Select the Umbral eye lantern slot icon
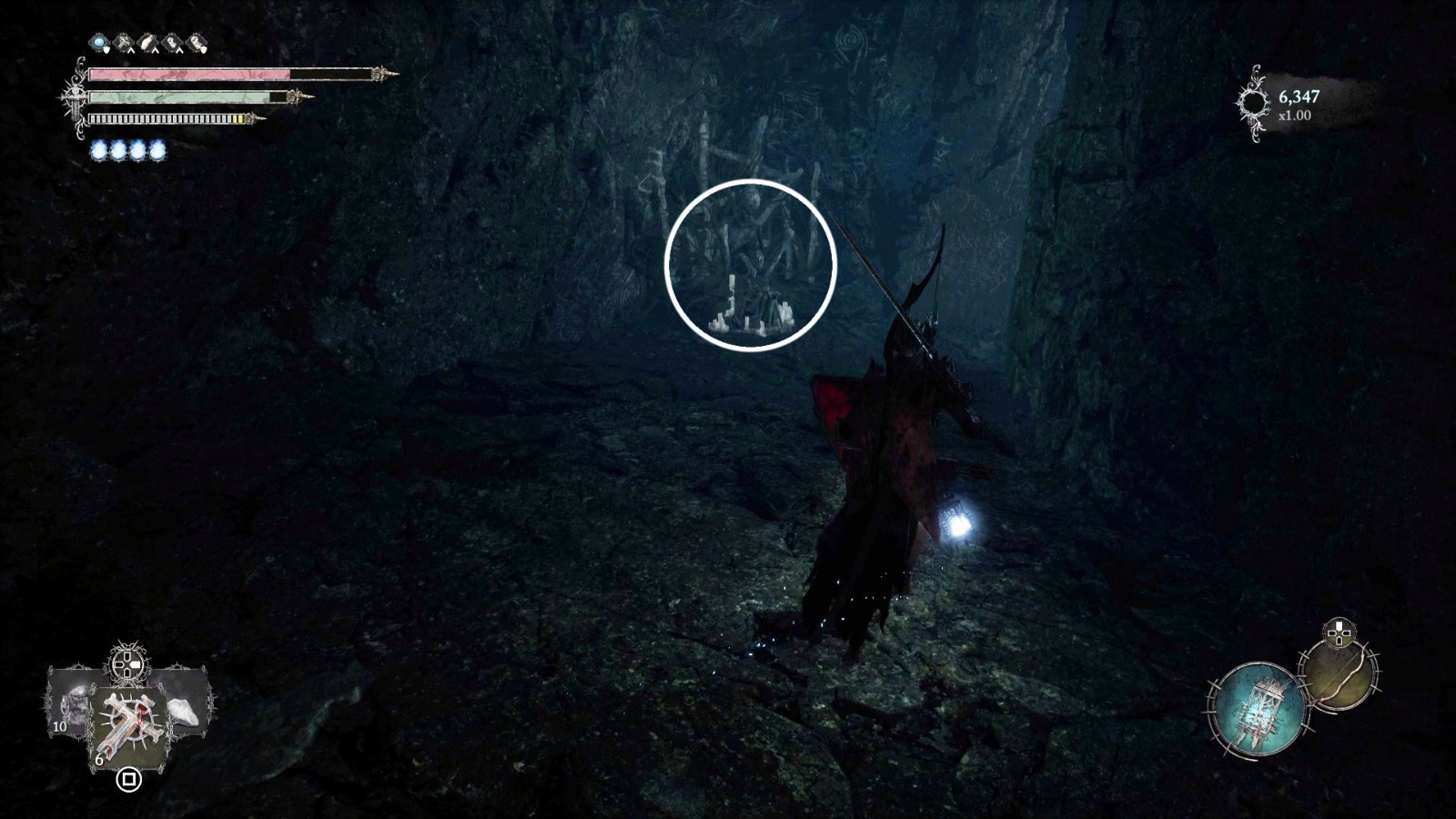Image resolution: width=1456 pixels, height=819 pixels. [97, 41]
